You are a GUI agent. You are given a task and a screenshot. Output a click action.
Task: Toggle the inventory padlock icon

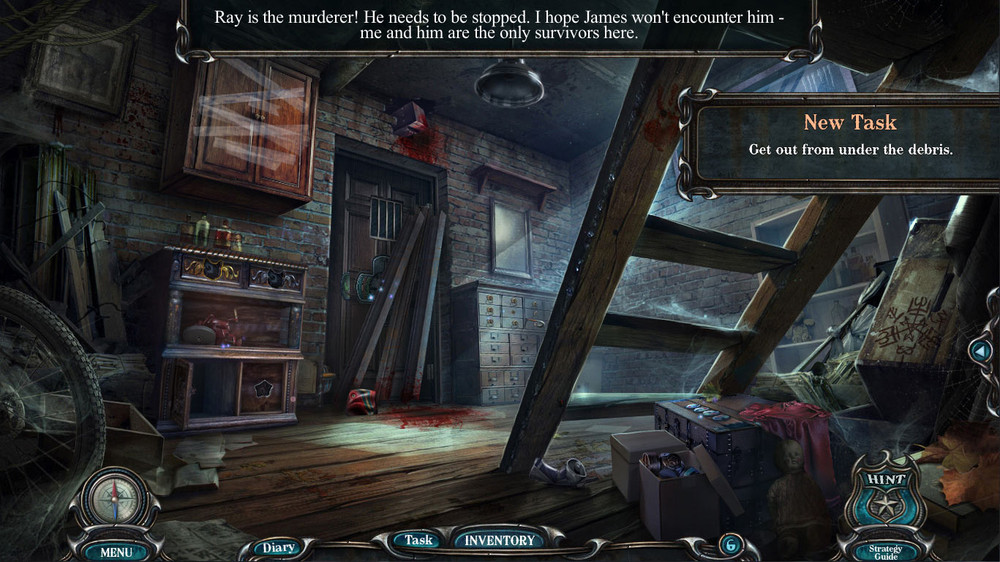(728, 544)
